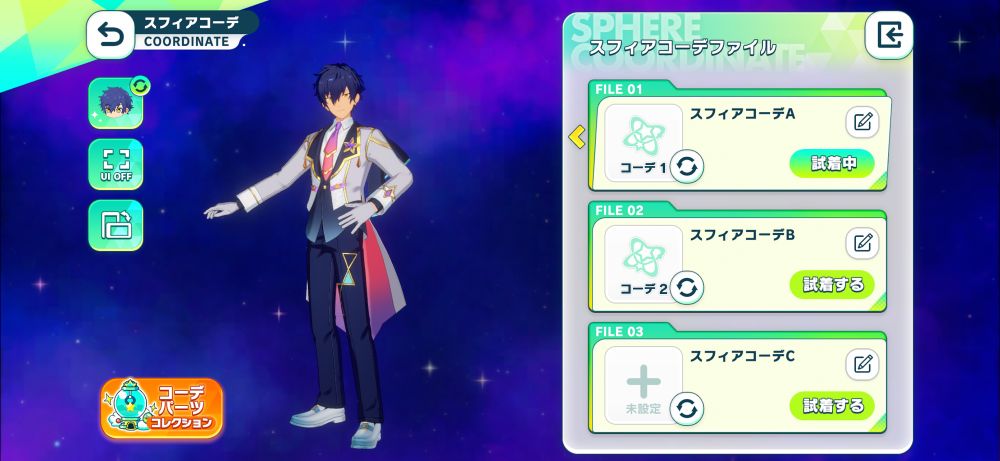This screenshot has height=461, width=1000.
Task: Edit the name of スフィアコーデA
Action: pos(862,122)
